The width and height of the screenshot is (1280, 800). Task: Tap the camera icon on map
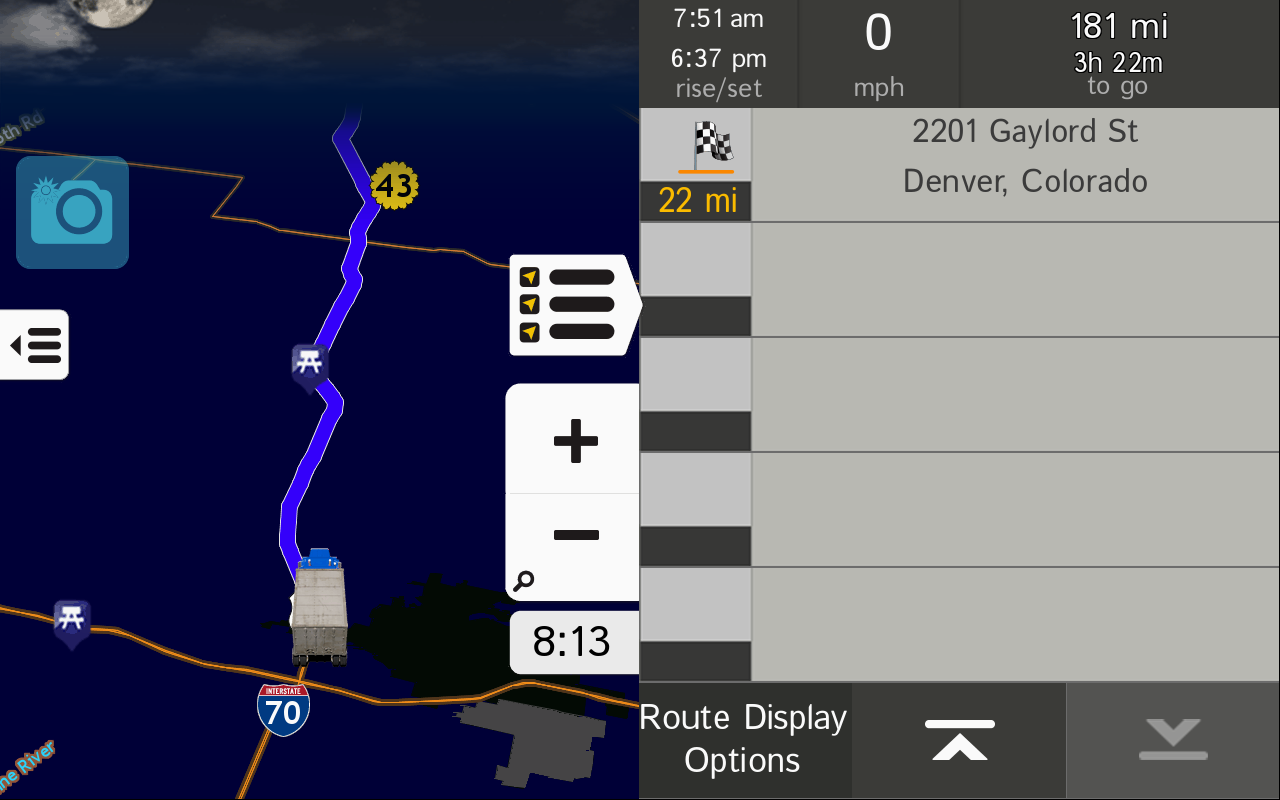72,212
